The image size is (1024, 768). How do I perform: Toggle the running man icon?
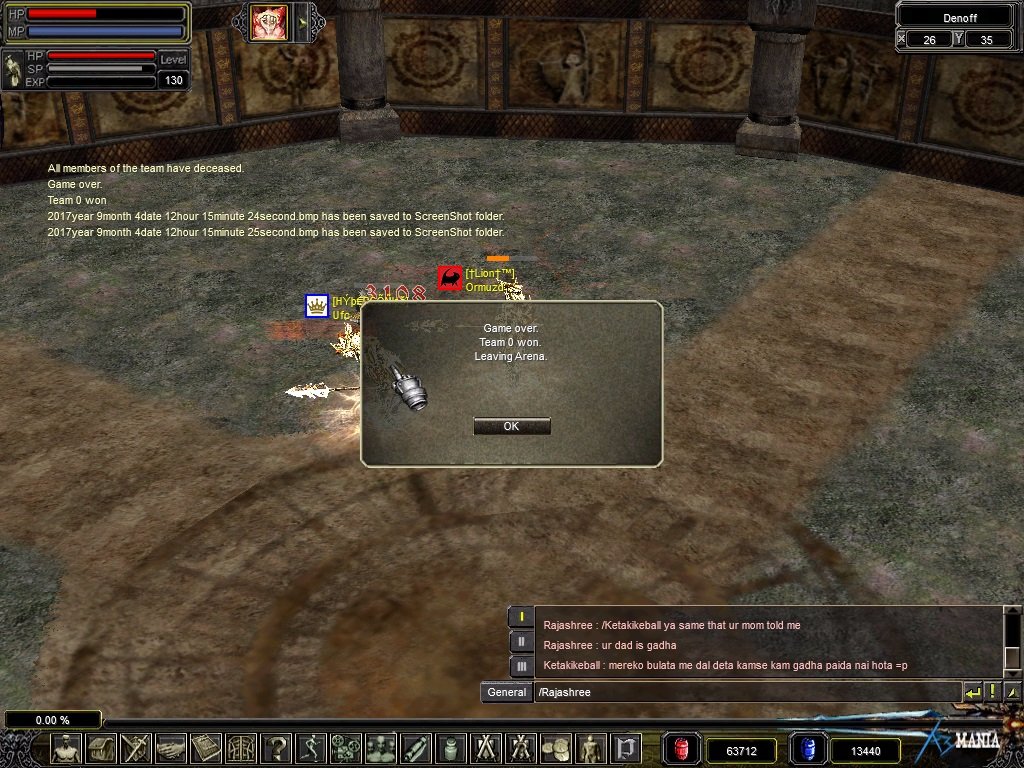311,748
